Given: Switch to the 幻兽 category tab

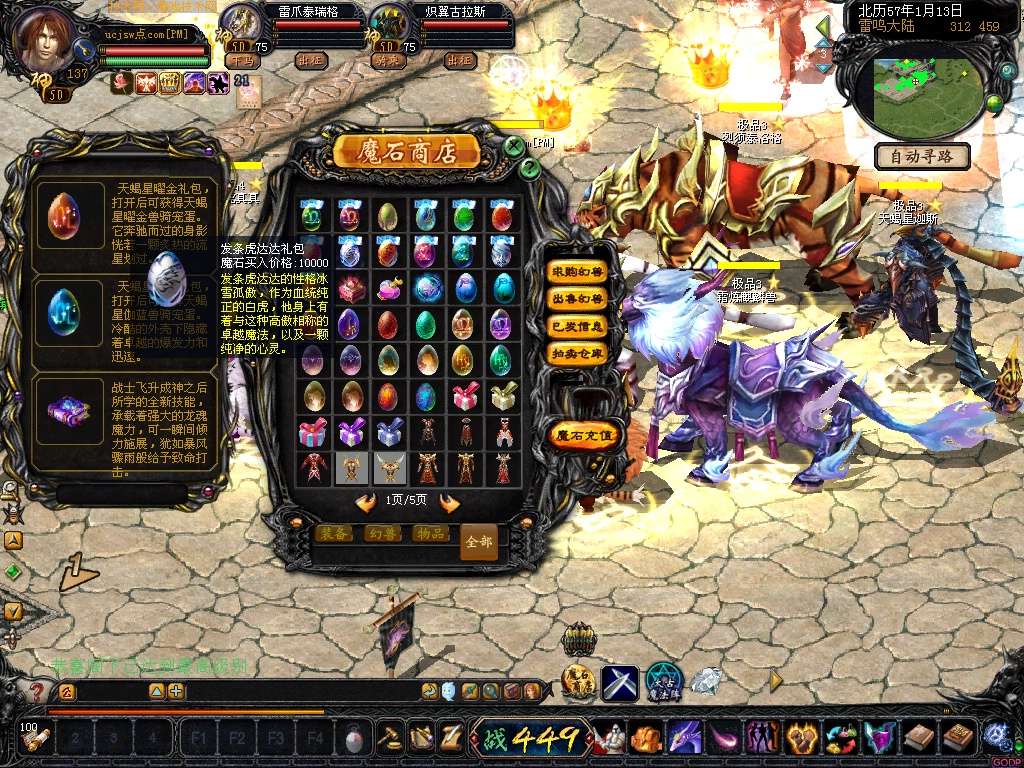Looking at the screenshot, I should (382, 534).
